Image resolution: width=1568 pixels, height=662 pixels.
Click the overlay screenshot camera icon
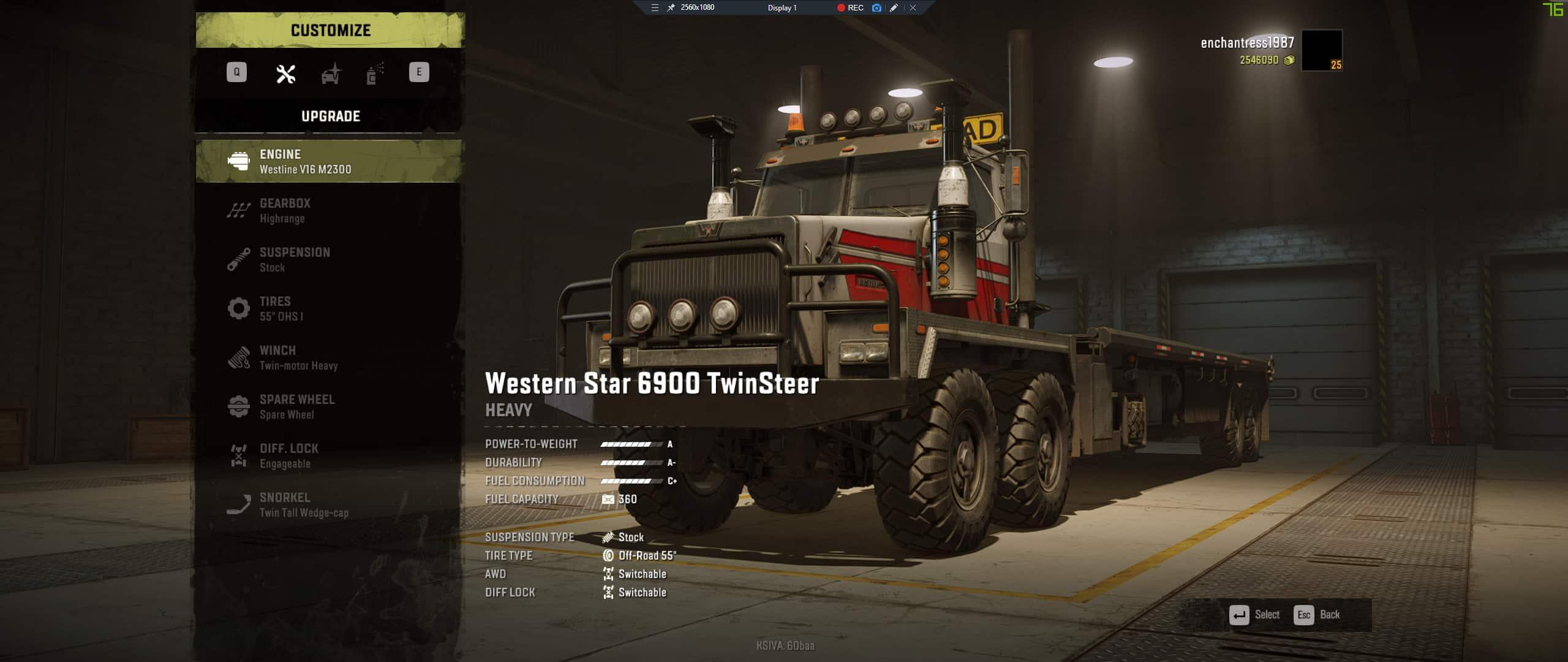[876, 8]
